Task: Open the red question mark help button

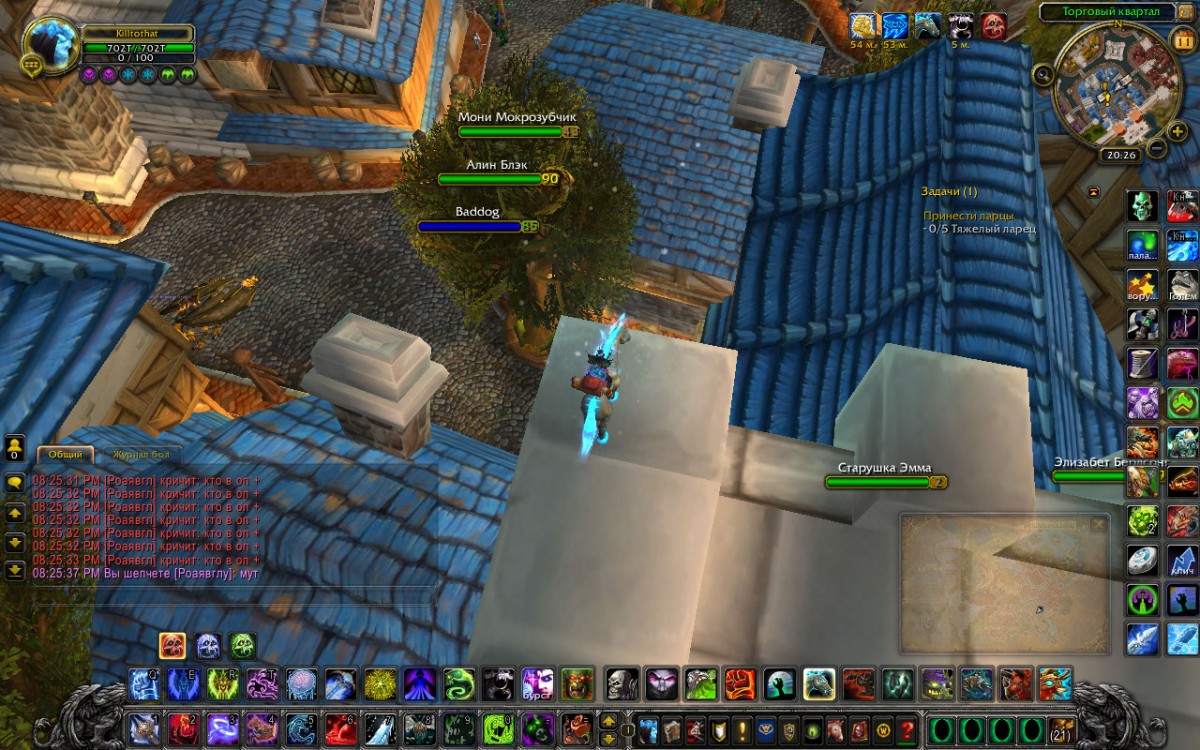Action: pos(907,729)
